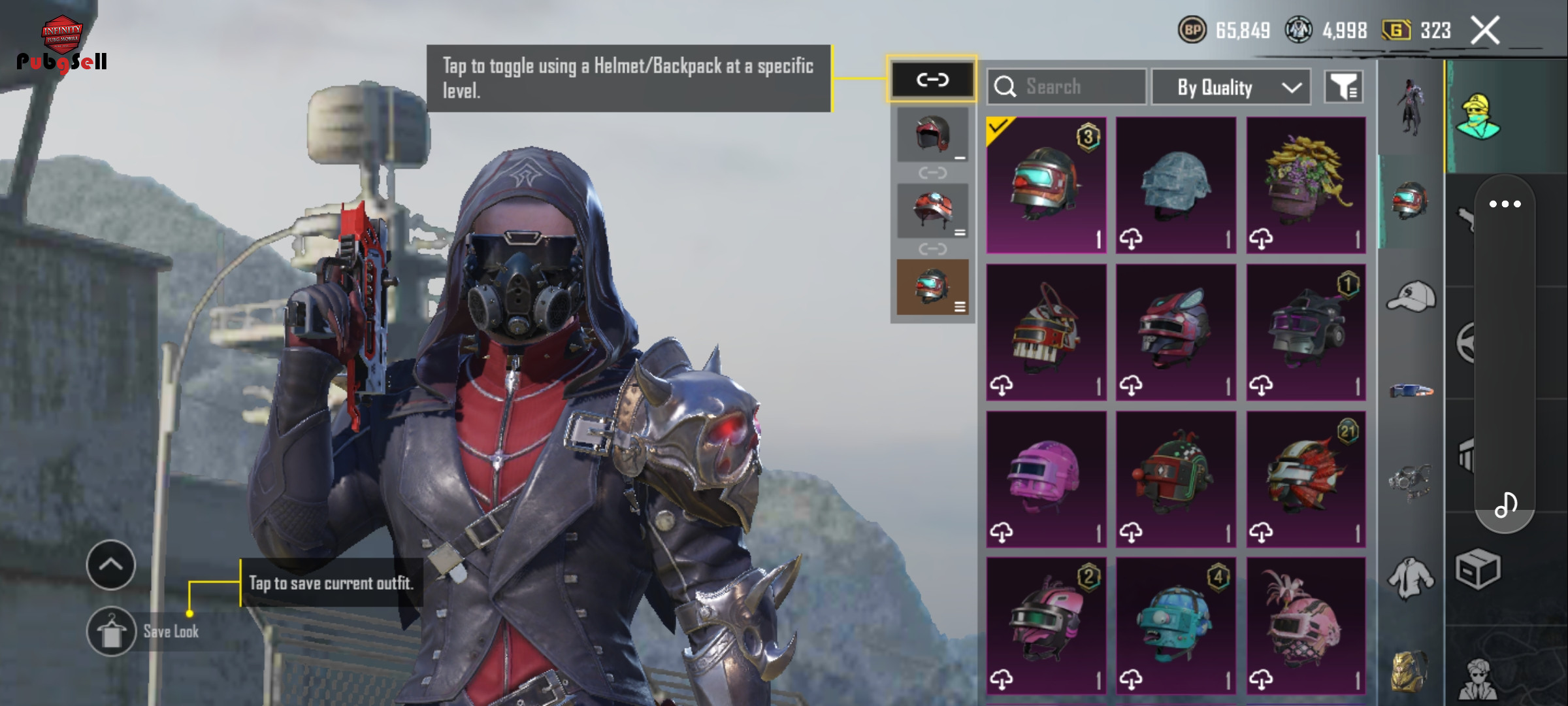Image resolution: width=1568 pixels, height=706 pixels.
Task: Select the equipped goggles helmet skin
Action: (x=1046, y=185)
